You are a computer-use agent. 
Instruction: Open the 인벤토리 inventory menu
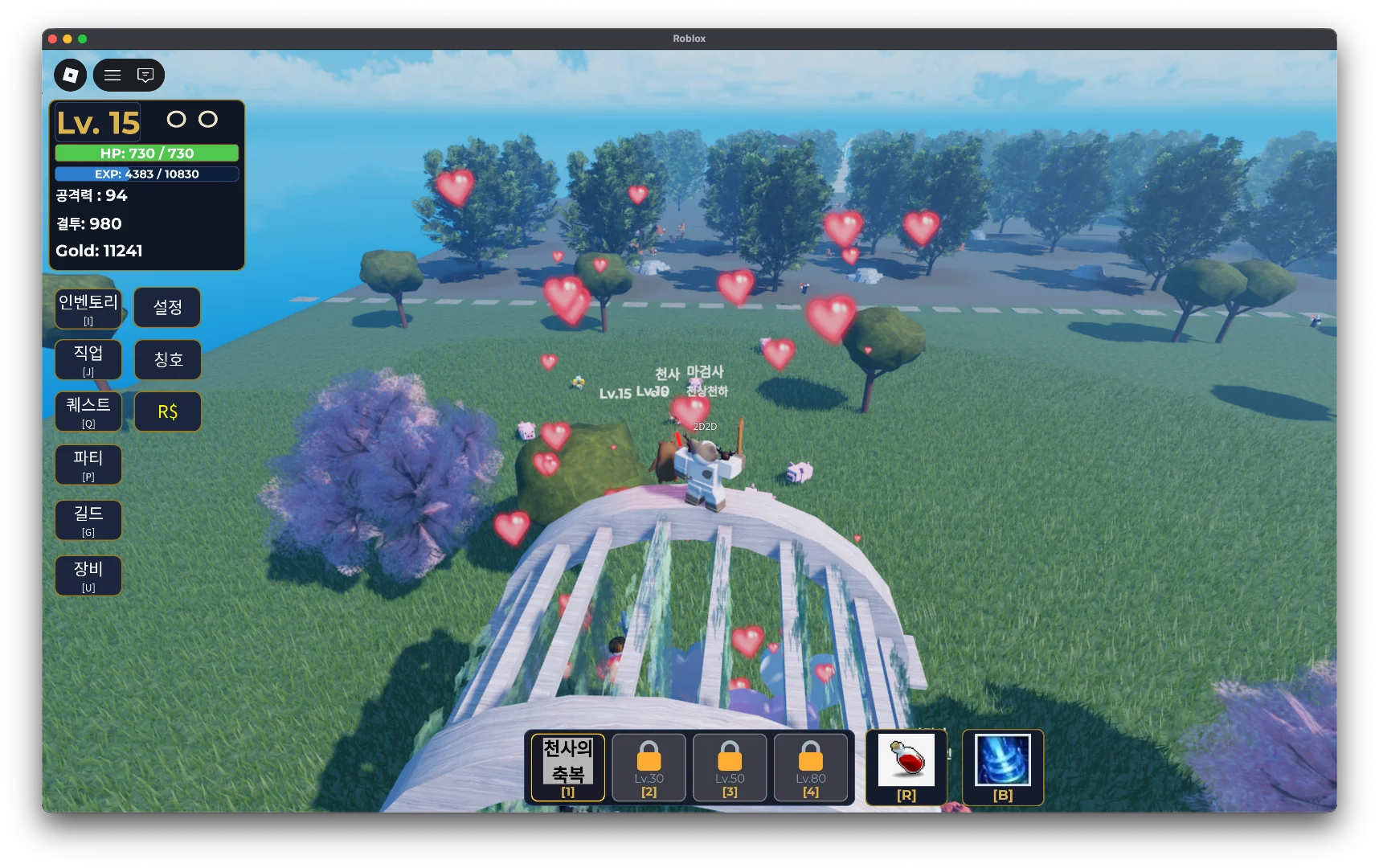pyautogui.click(x=88, y=309)
